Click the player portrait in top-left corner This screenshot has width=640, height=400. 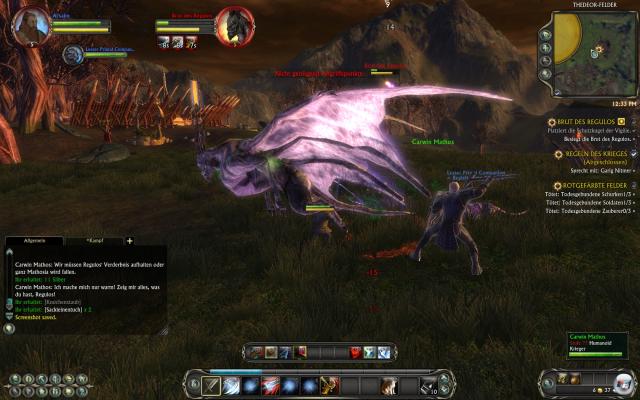click(32, 25)
